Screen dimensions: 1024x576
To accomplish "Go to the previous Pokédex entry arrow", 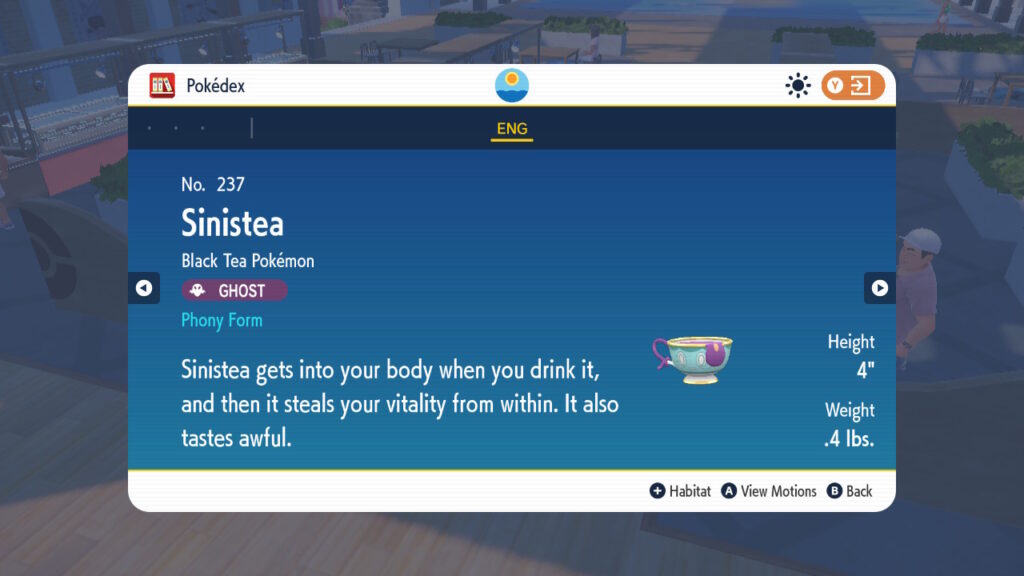I will click(144, 288).
